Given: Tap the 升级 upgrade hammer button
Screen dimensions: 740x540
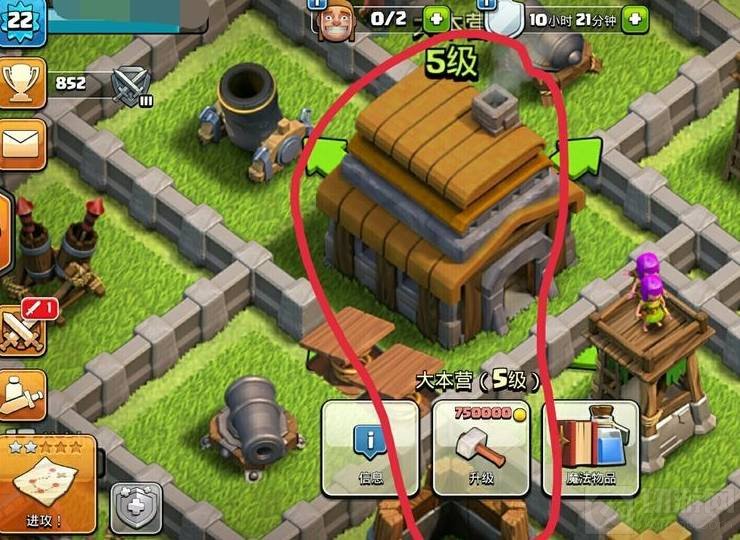Looking at the screenshot, I should coord(481,448).
